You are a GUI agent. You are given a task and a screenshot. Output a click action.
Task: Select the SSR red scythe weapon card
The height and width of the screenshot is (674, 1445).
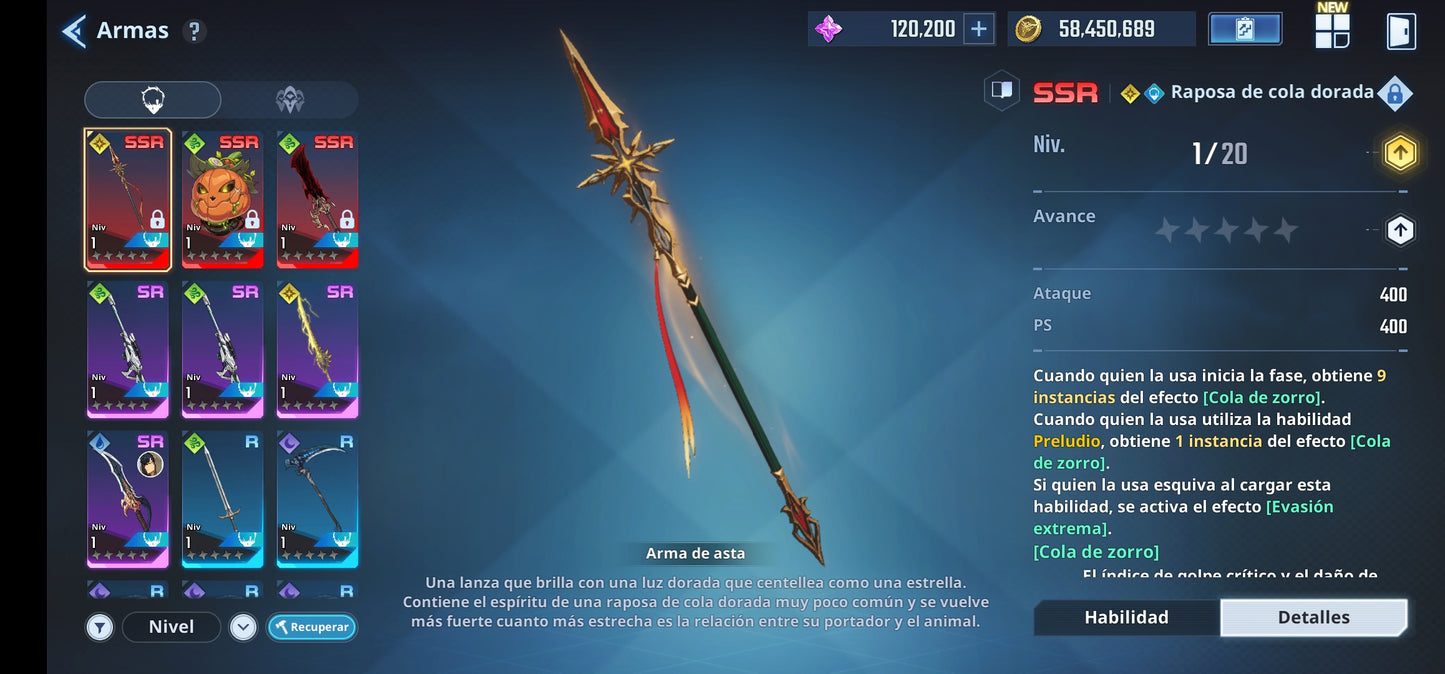click(x=317, y=199)
